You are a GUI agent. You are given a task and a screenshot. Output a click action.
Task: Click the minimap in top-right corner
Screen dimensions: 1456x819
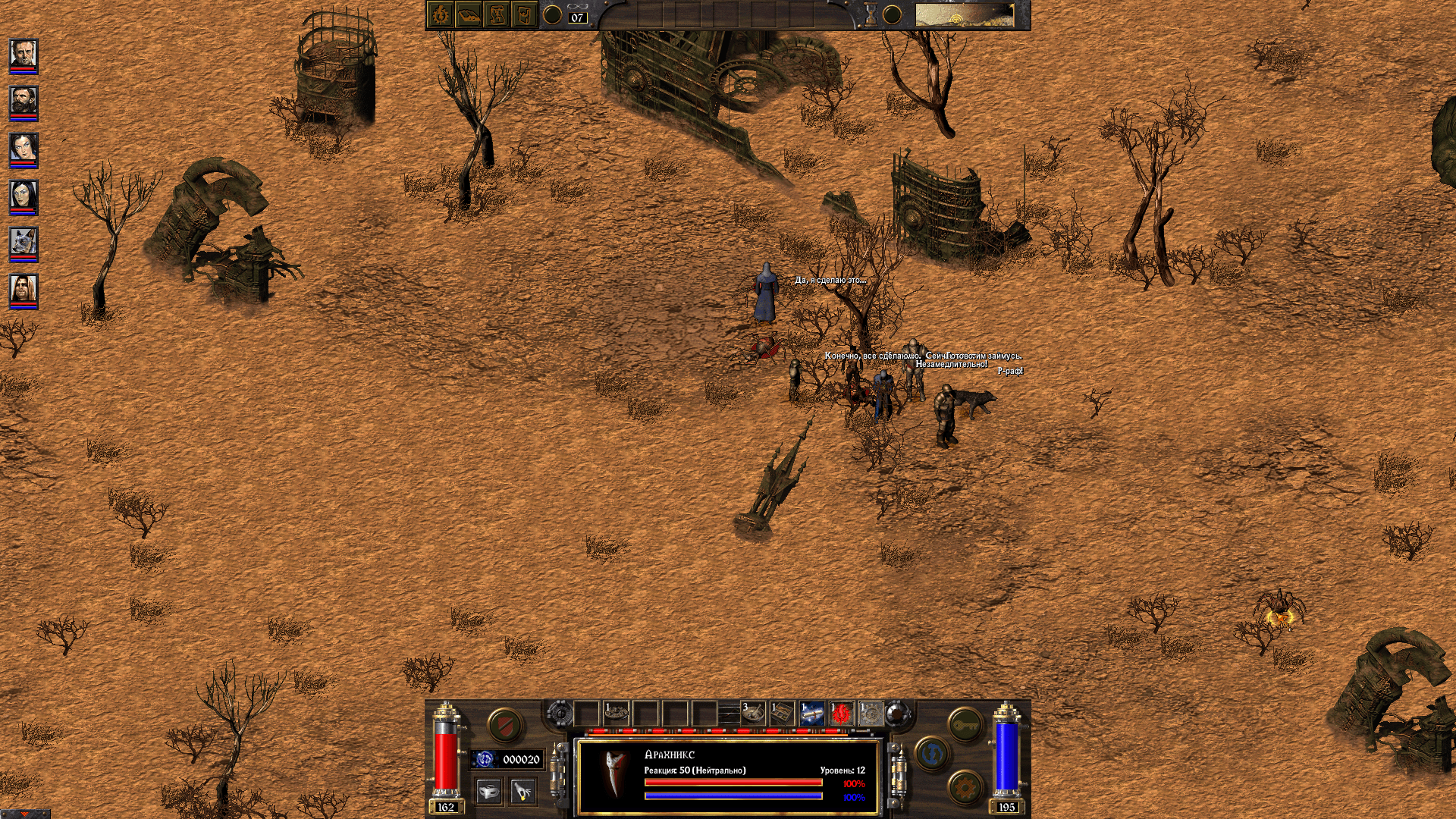[967, 15]
